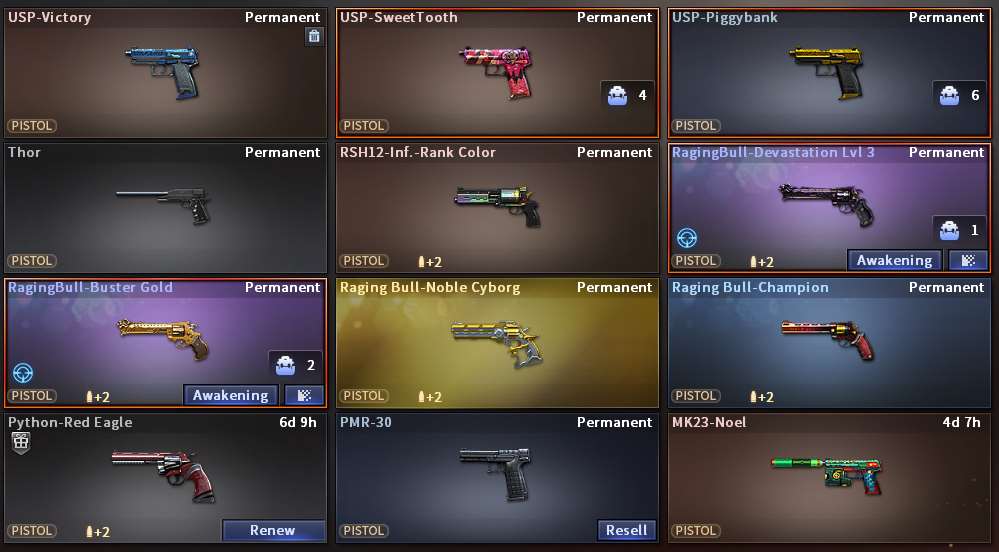
Task: Renew the Python-Red Eagle rental
Action: (273, 530)
